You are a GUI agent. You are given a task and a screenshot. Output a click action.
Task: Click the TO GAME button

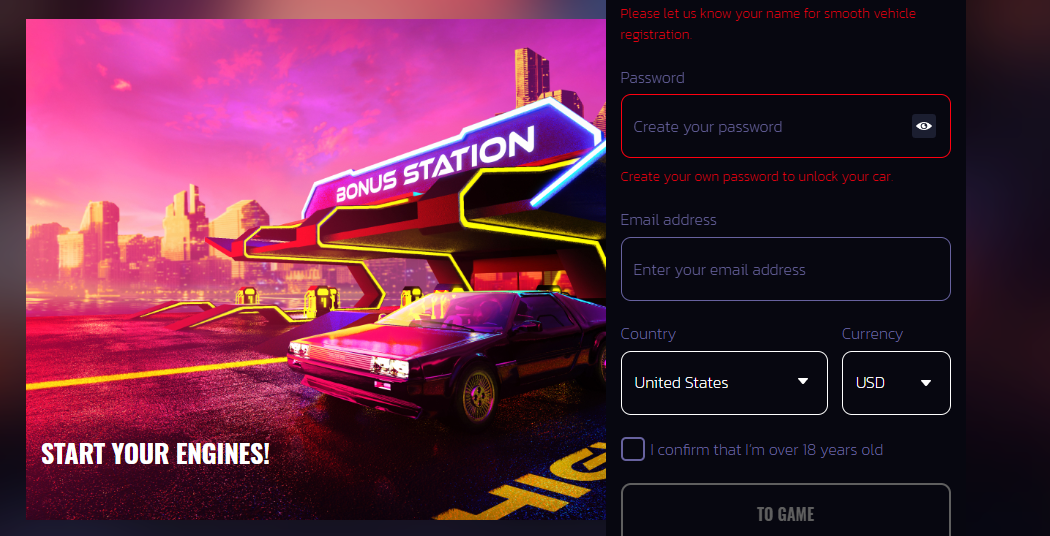785,513
